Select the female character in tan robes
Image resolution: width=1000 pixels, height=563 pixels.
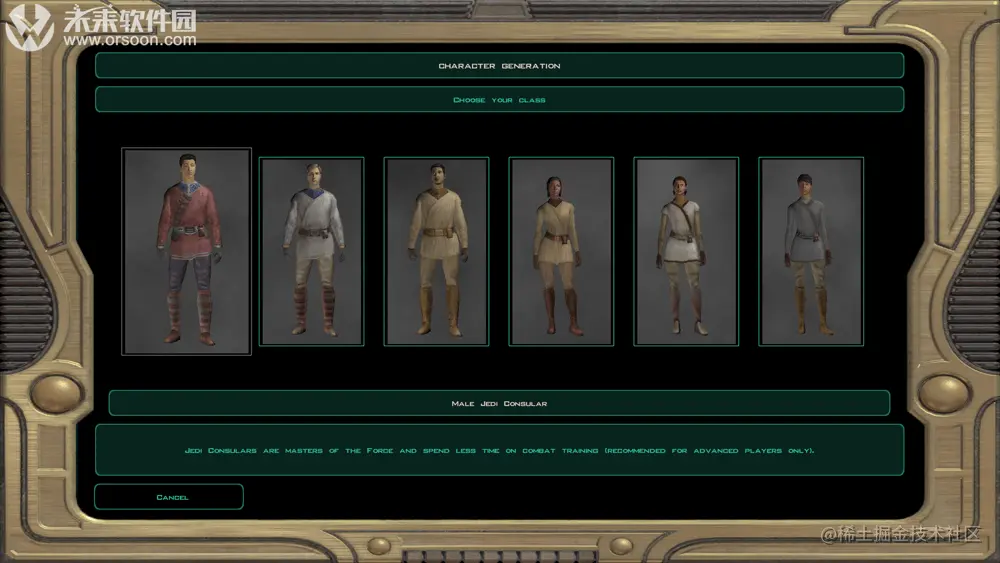pyautogui.click(x=561, y=252)
